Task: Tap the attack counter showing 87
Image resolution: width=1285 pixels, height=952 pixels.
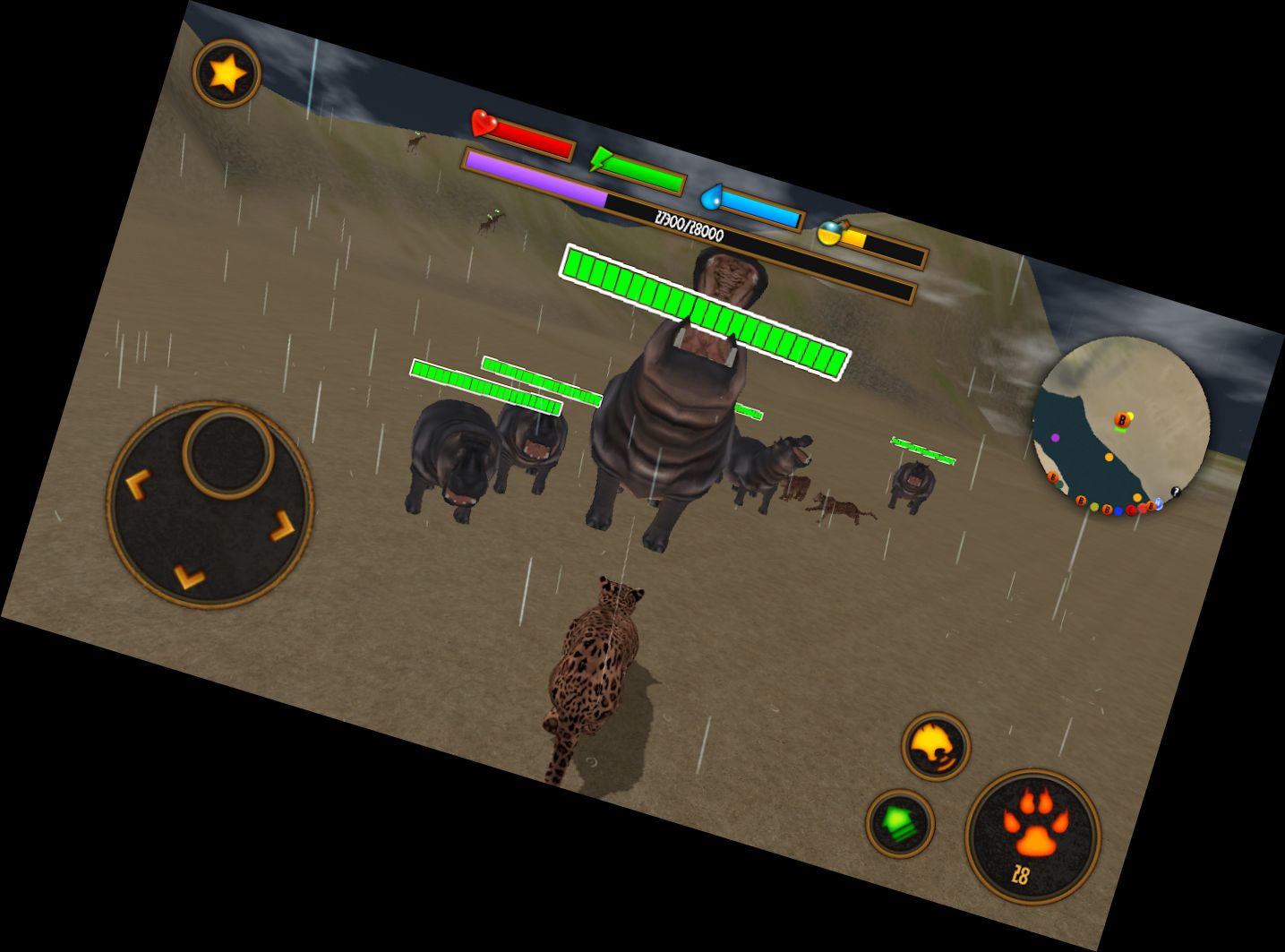Action: pyautogui.click(x=1021, y=876)
